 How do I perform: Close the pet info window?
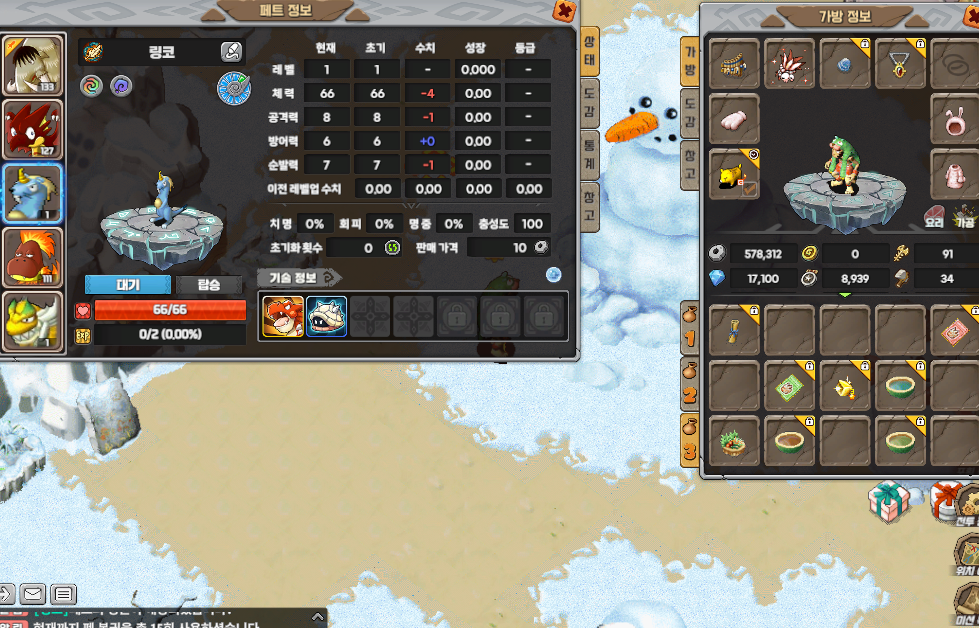point(565,11)
